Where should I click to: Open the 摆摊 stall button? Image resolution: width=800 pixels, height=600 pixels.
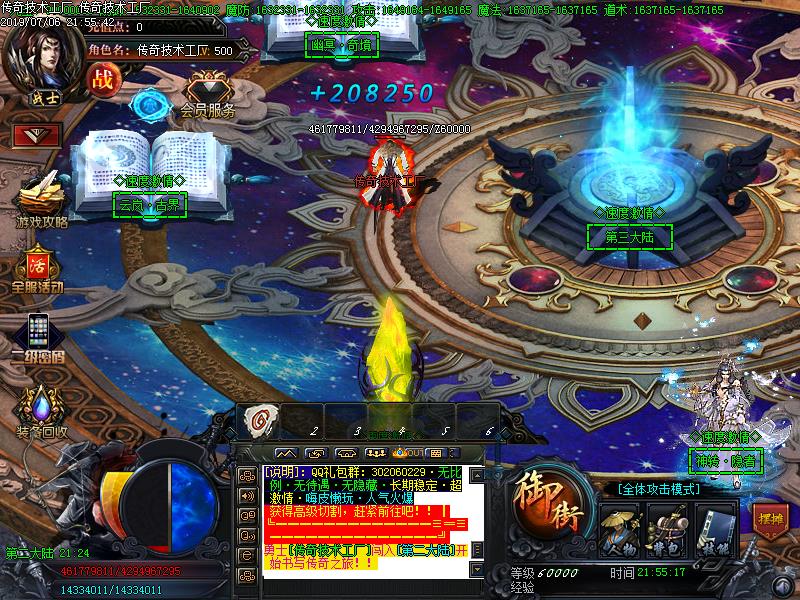[768, 520]
